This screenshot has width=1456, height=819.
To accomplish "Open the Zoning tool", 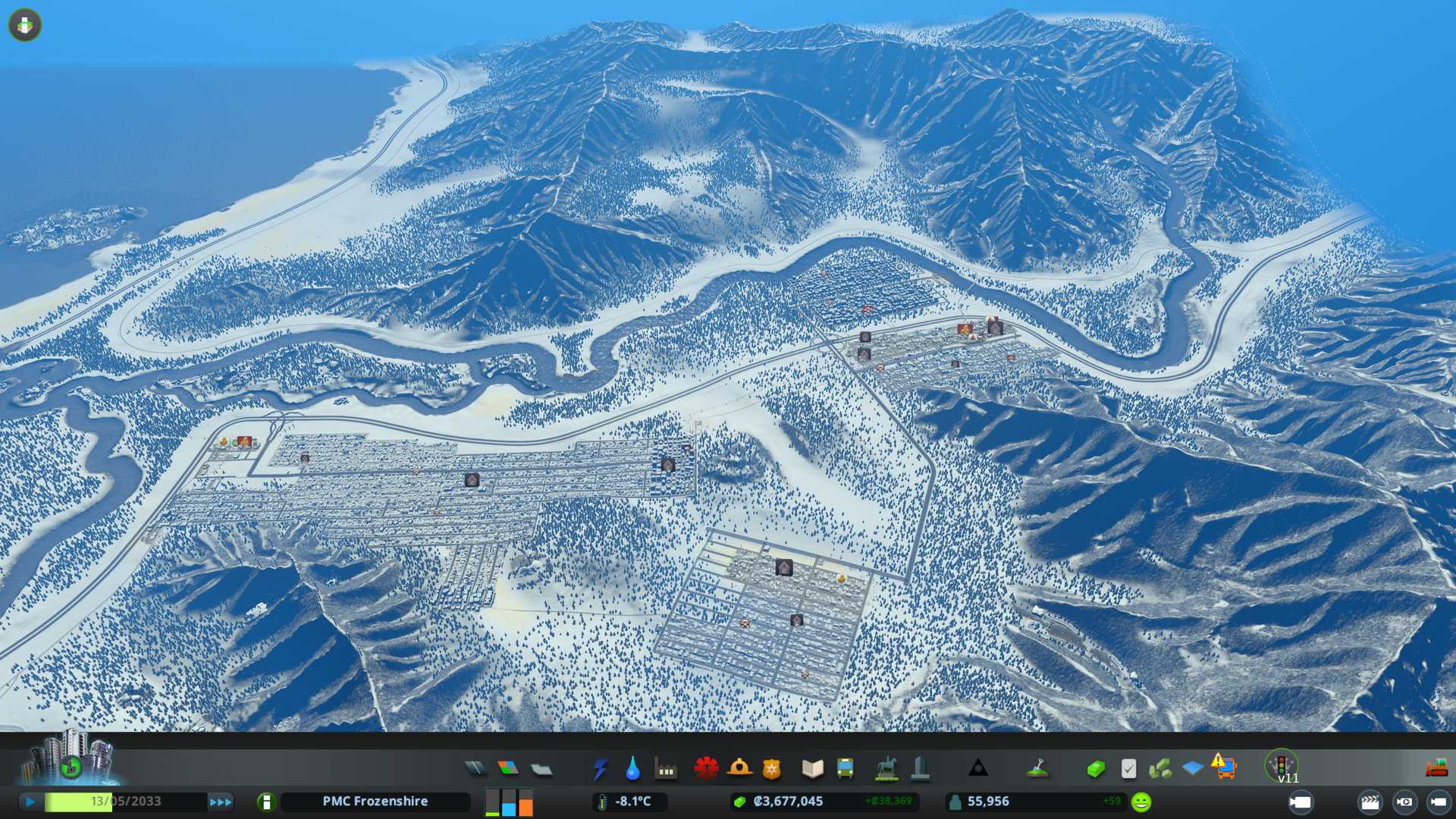I will click(508, 769).
